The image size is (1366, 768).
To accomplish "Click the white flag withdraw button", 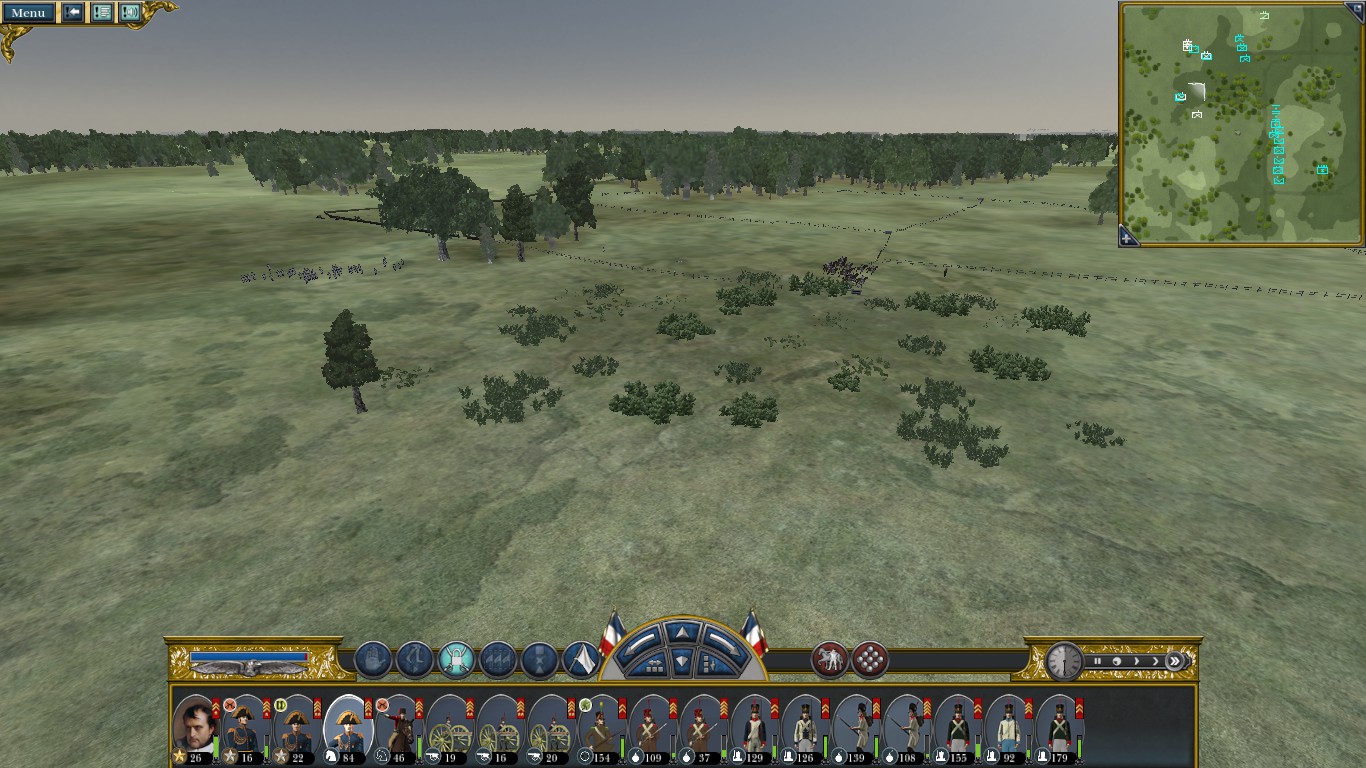I will 581,660.
